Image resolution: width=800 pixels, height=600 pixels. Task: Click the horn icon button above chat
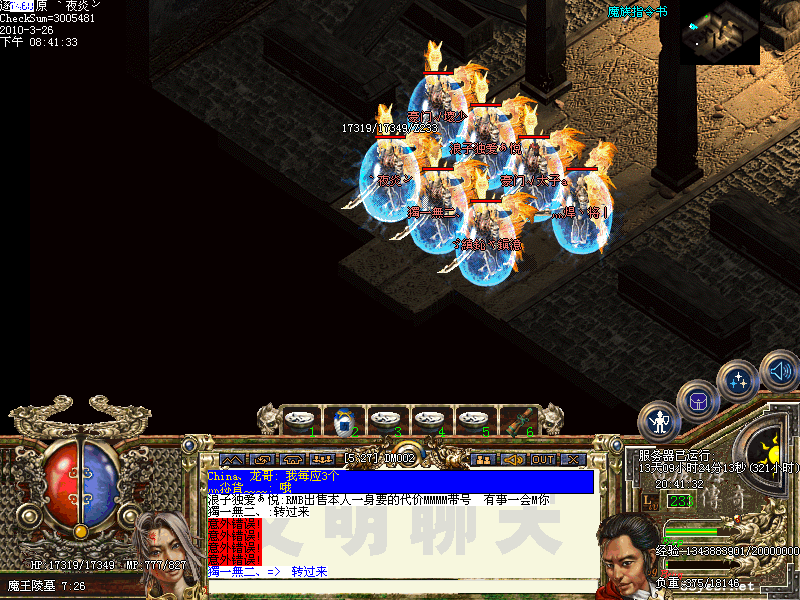(x=514, y=459)
